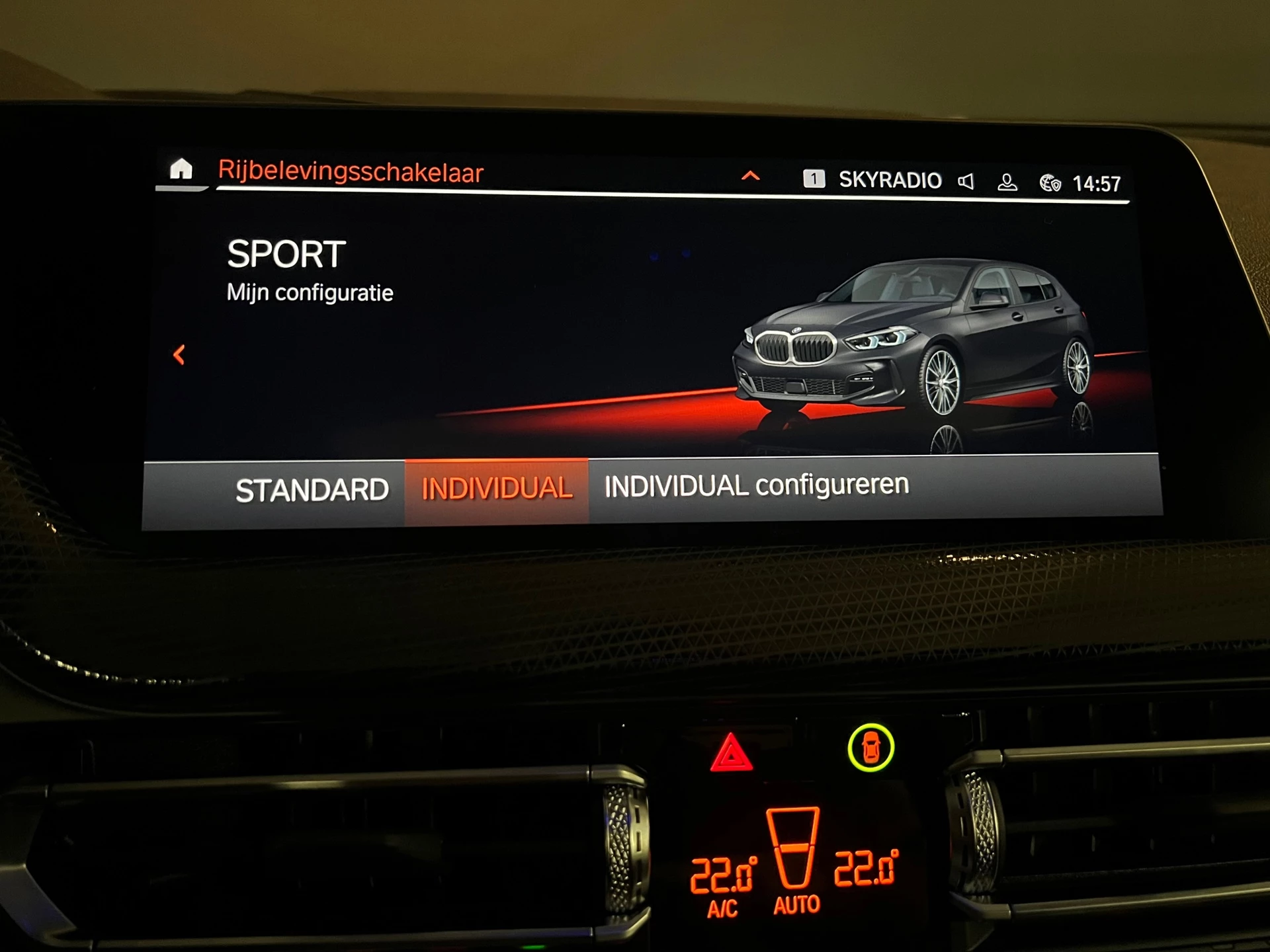The width and height of the screenshot is (1270, 952).
Task: Activate the red hazard warning triangle
Action: (x=731, y=754)
